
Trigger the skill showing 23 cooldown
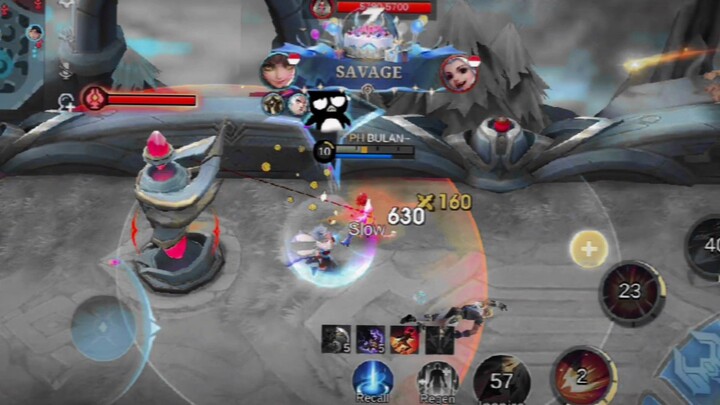631,293
